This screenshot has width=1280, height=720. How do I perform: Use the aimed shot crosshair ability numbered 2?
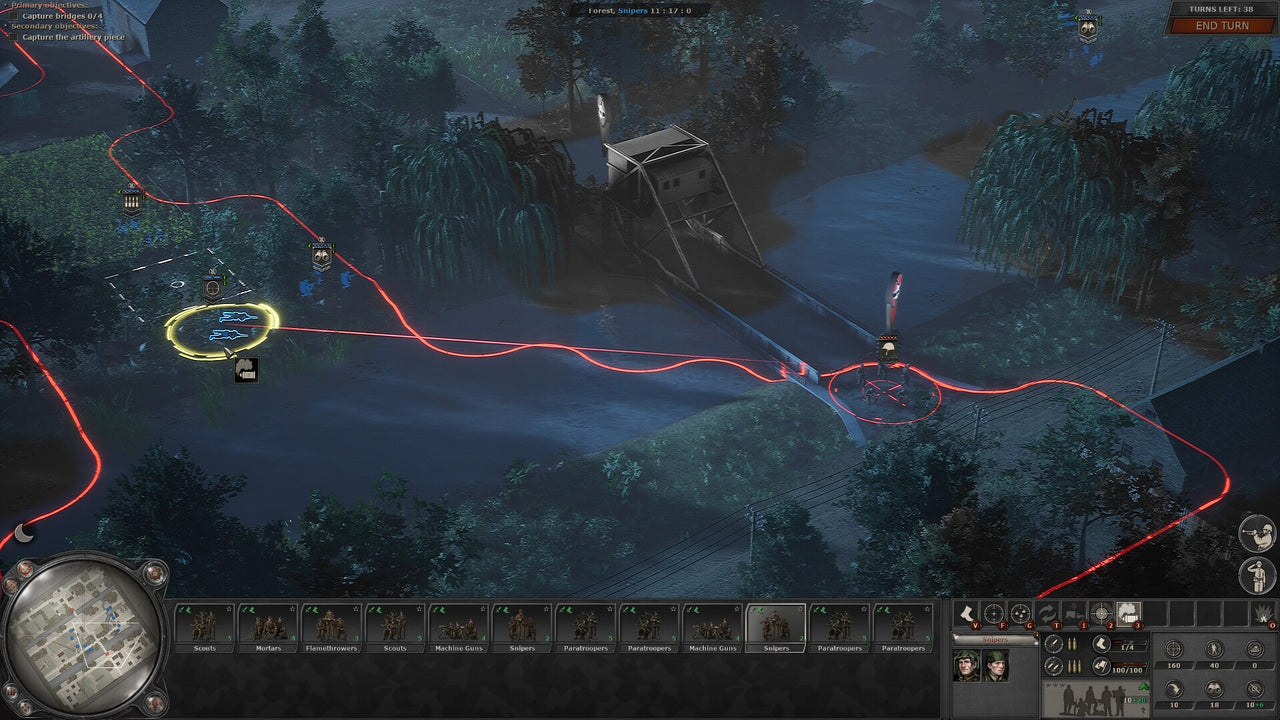1102,612
